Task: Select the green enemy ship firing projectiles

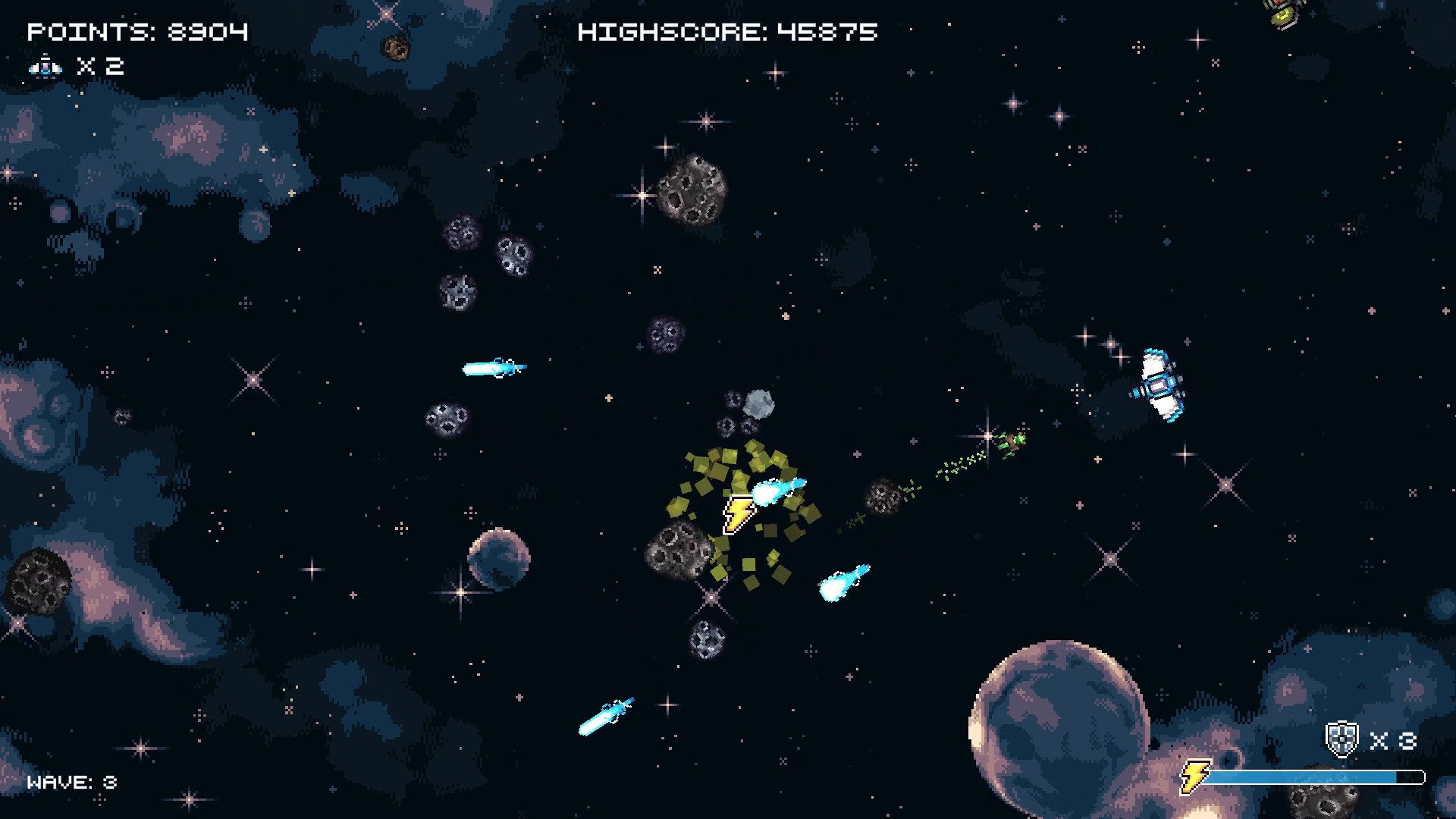Action: tap(1011, 442)
